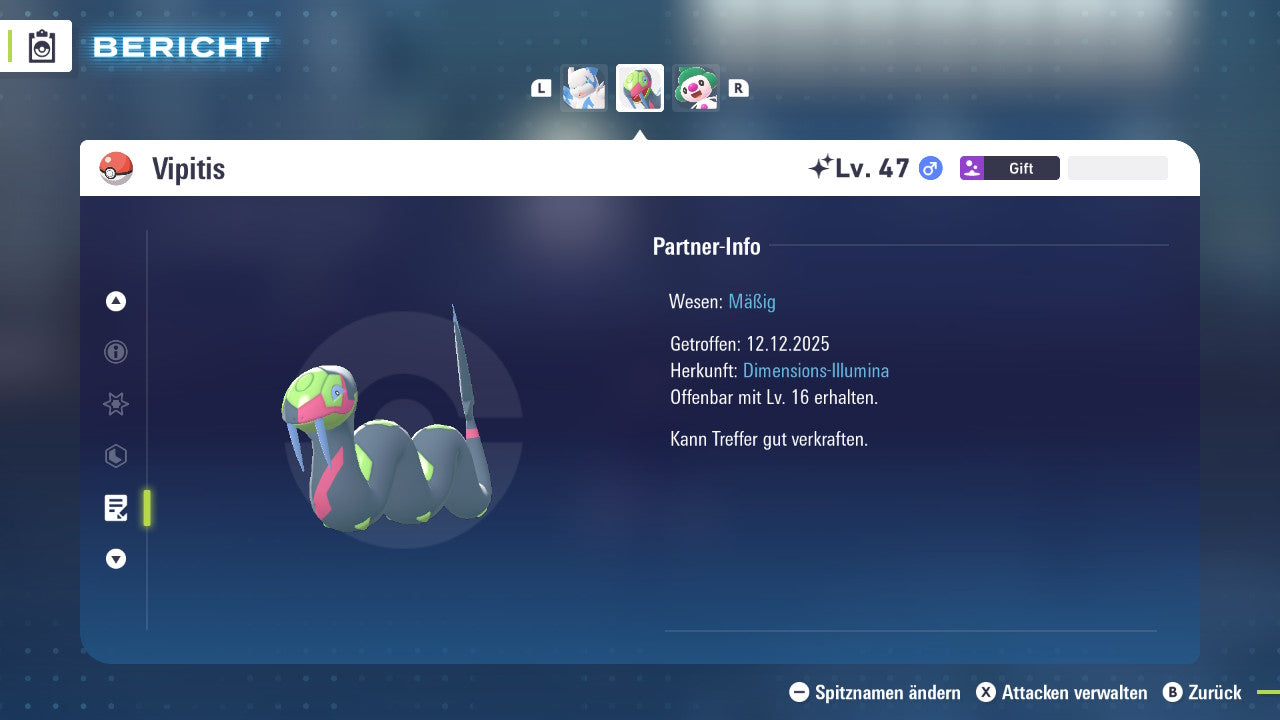Click the up arrow above the sidebar icons

coord(115,301)
